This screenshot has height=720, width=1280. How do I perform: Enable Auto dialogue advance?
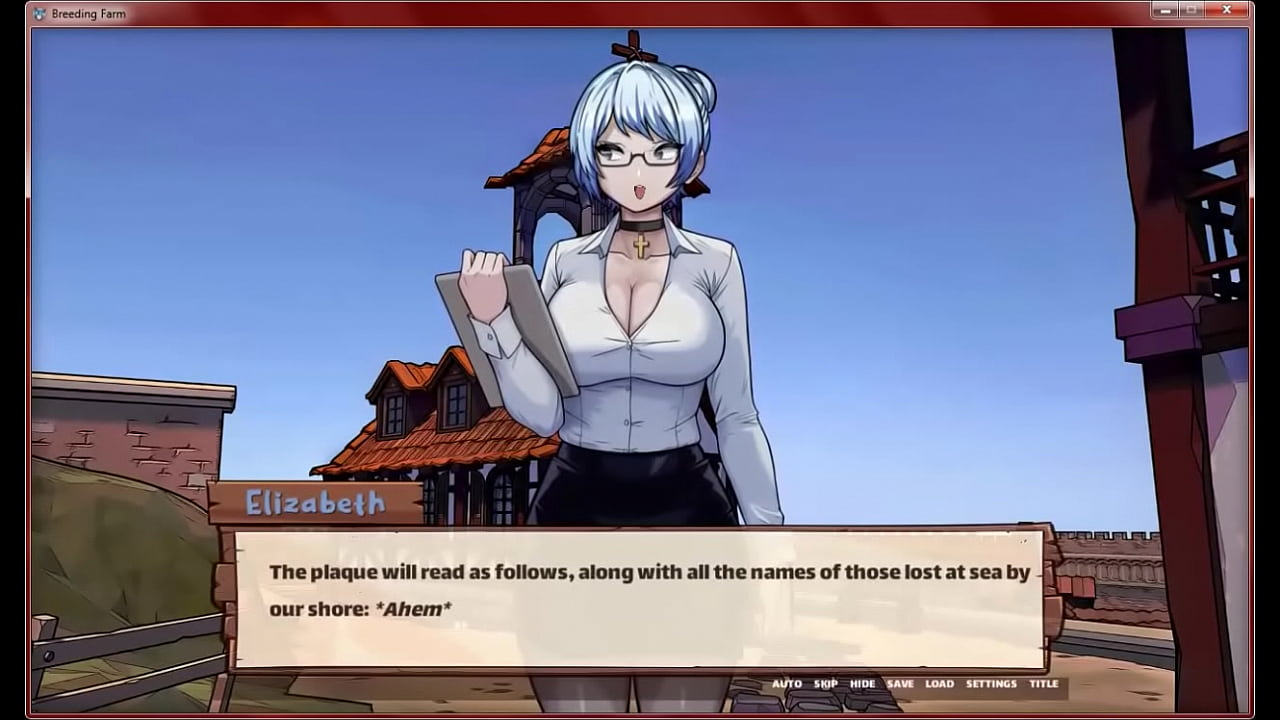coord(786,684)
